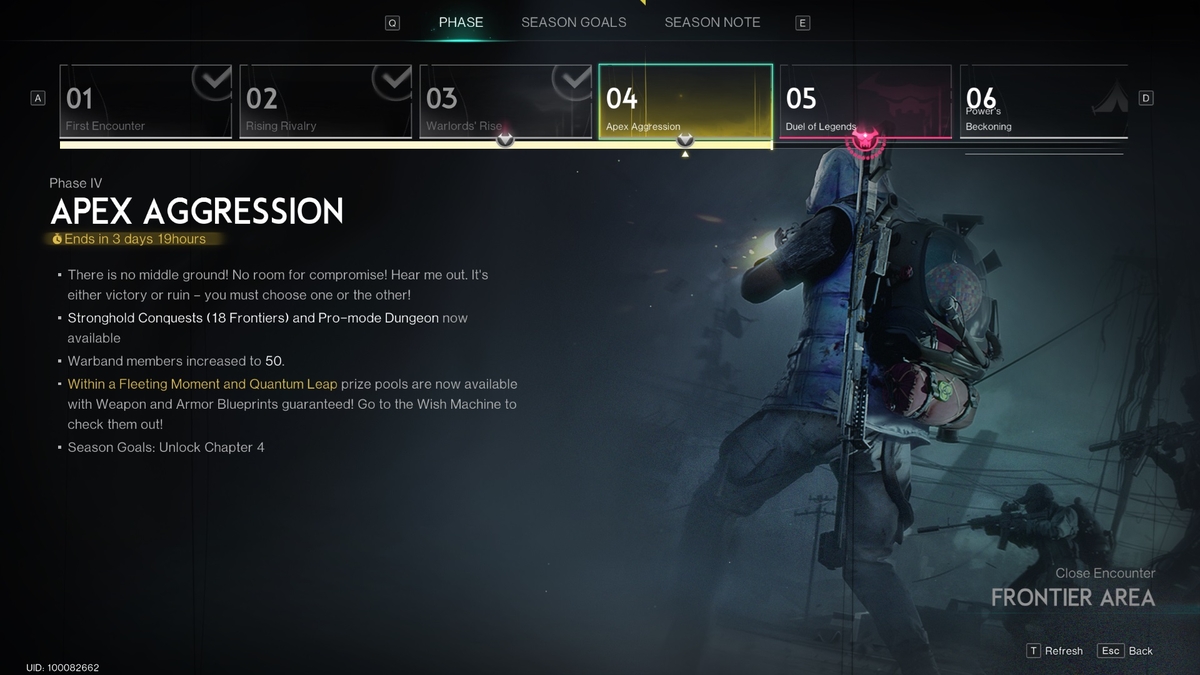Screen dimensions: 1200x675
Task: Select phase 01 First Encounter tile
Action: pos(146,101)
